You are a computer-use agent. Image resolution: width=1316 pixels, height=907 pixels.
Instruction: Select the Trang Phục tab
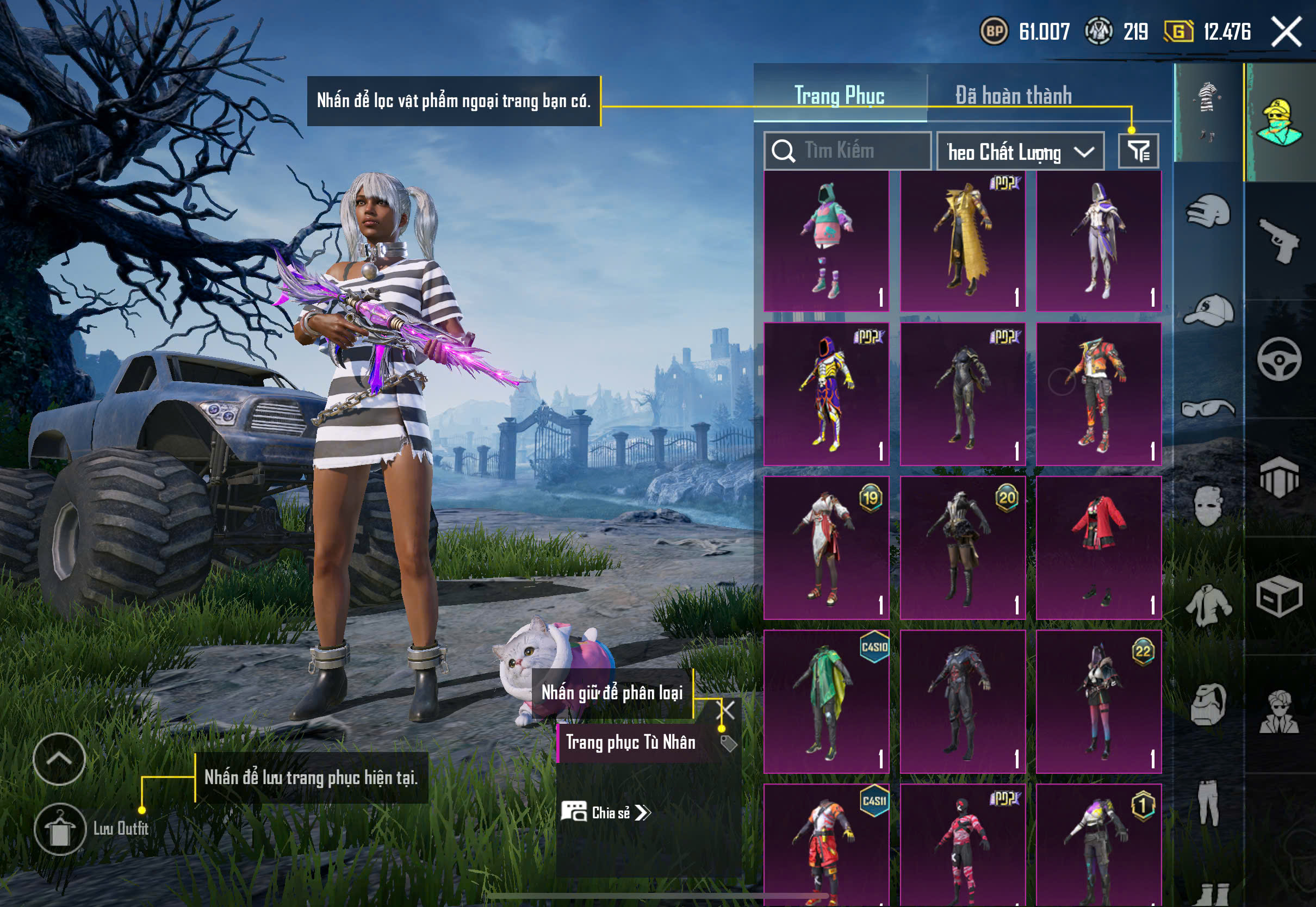[x=839, y=96]
